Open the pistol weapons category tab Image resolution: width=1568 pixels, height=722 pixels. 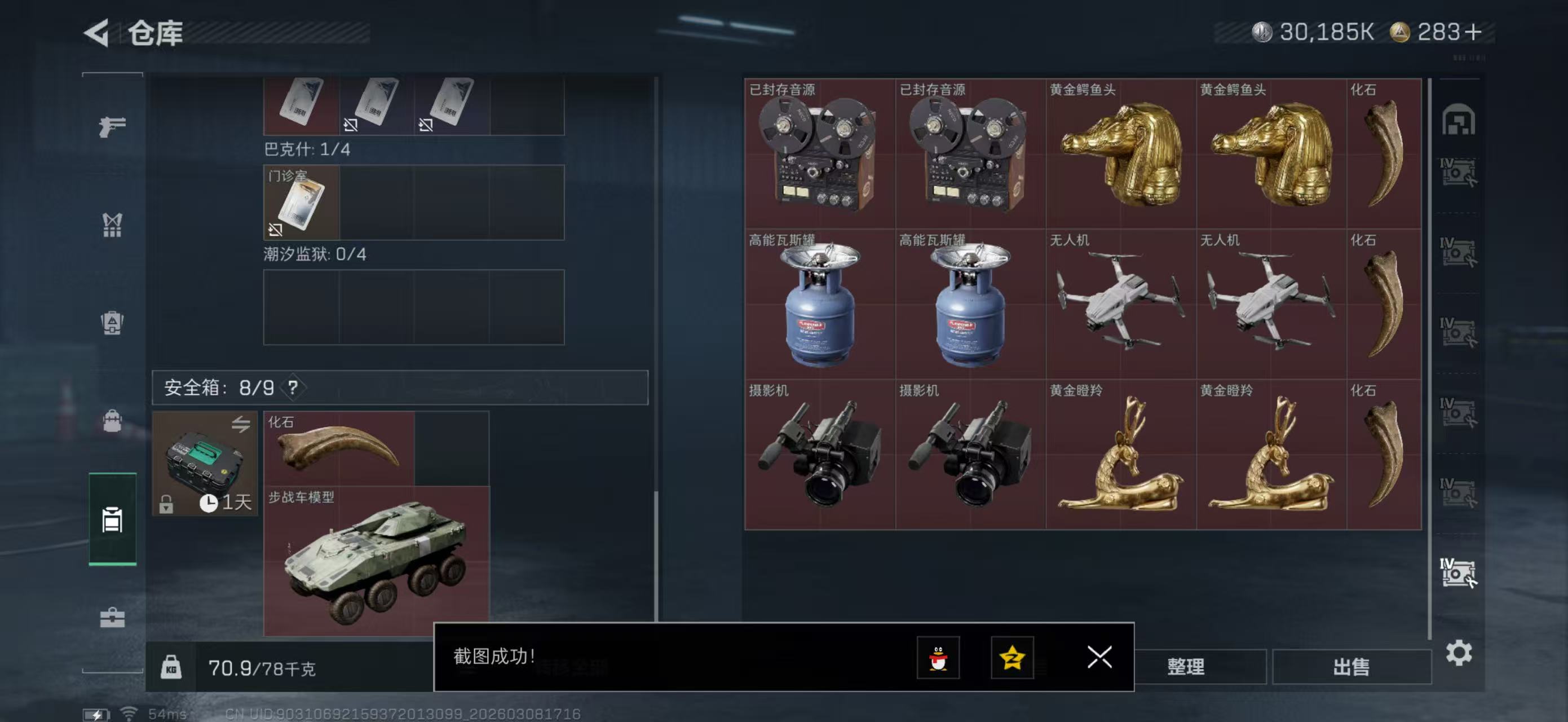coord(112,126)
